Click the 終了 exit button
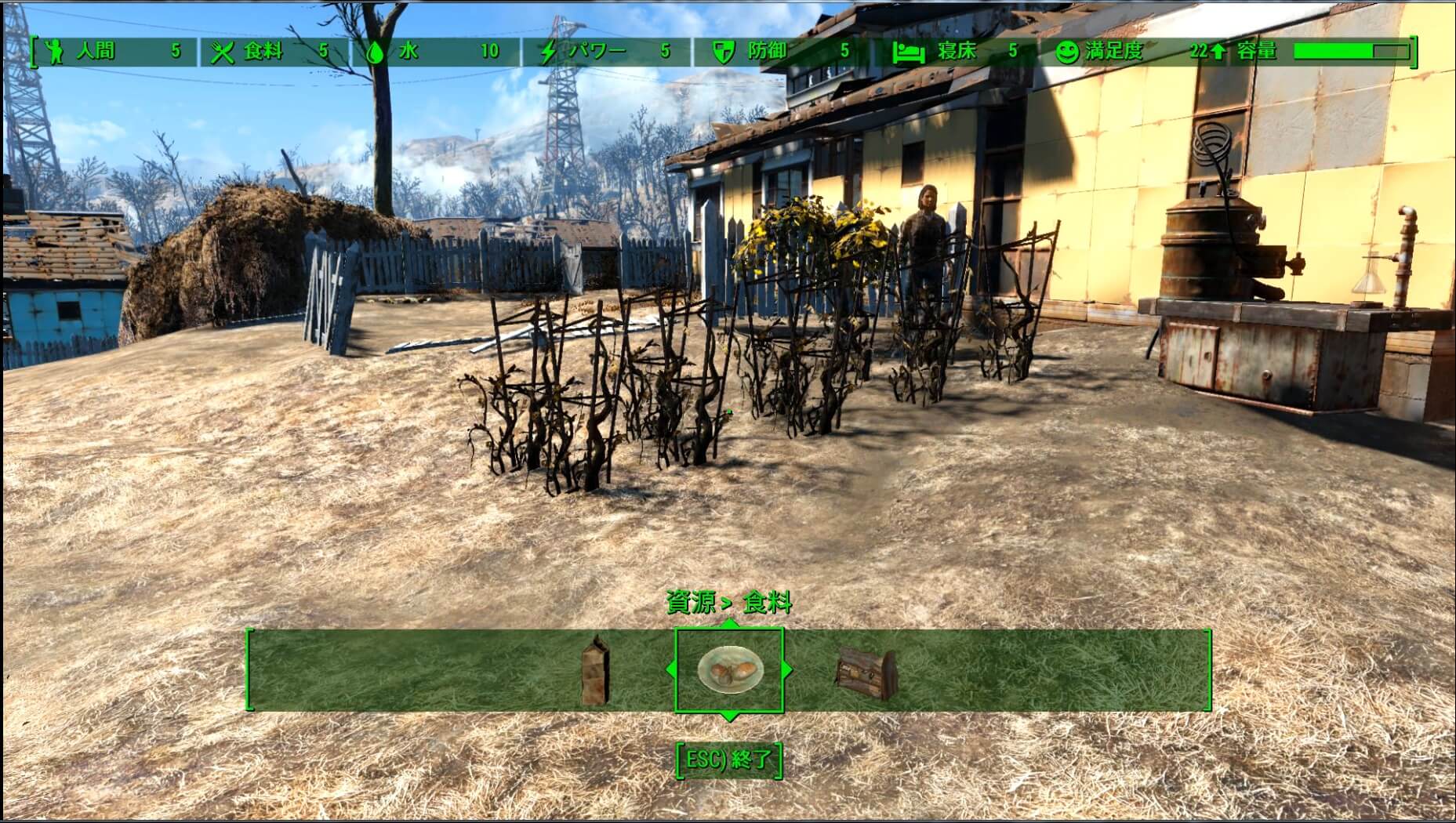Image resolution: width=1456 pixels, height=823 pixels. point(729,760)
